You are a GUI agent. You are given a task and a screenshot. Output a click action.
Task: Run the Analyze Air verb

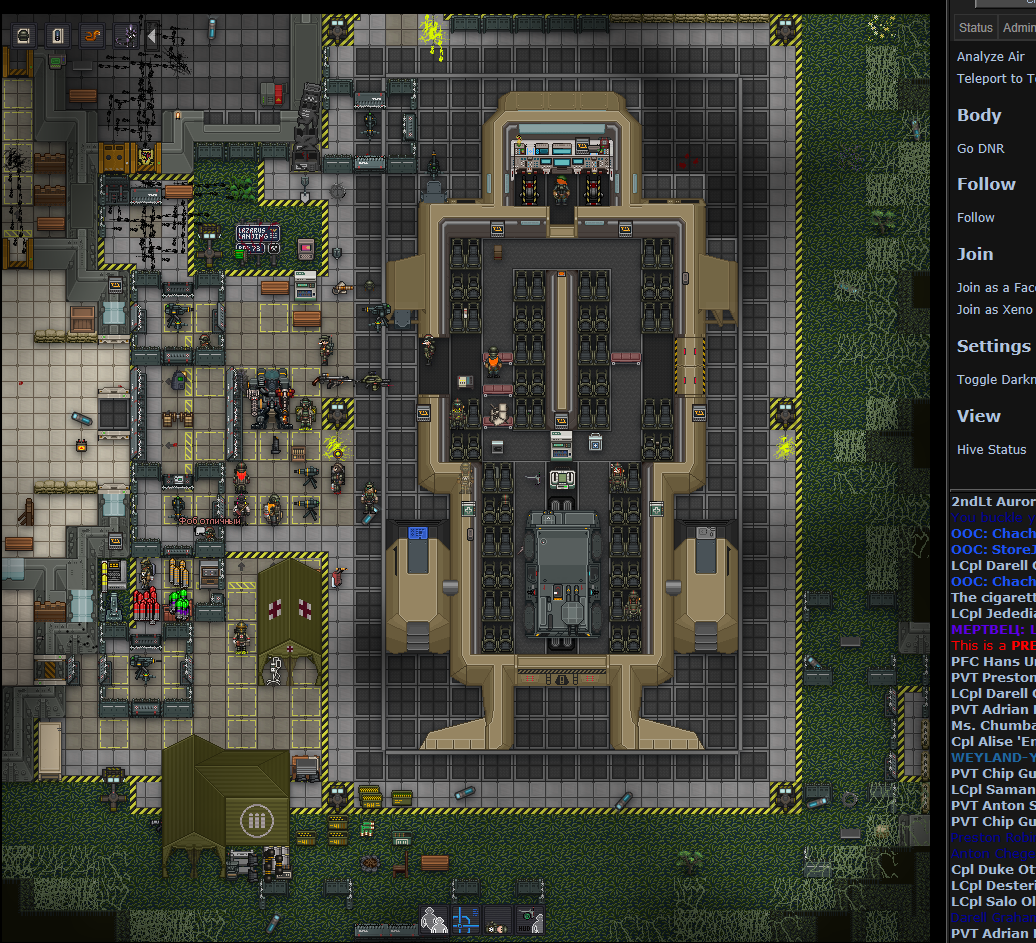point(990,57)
